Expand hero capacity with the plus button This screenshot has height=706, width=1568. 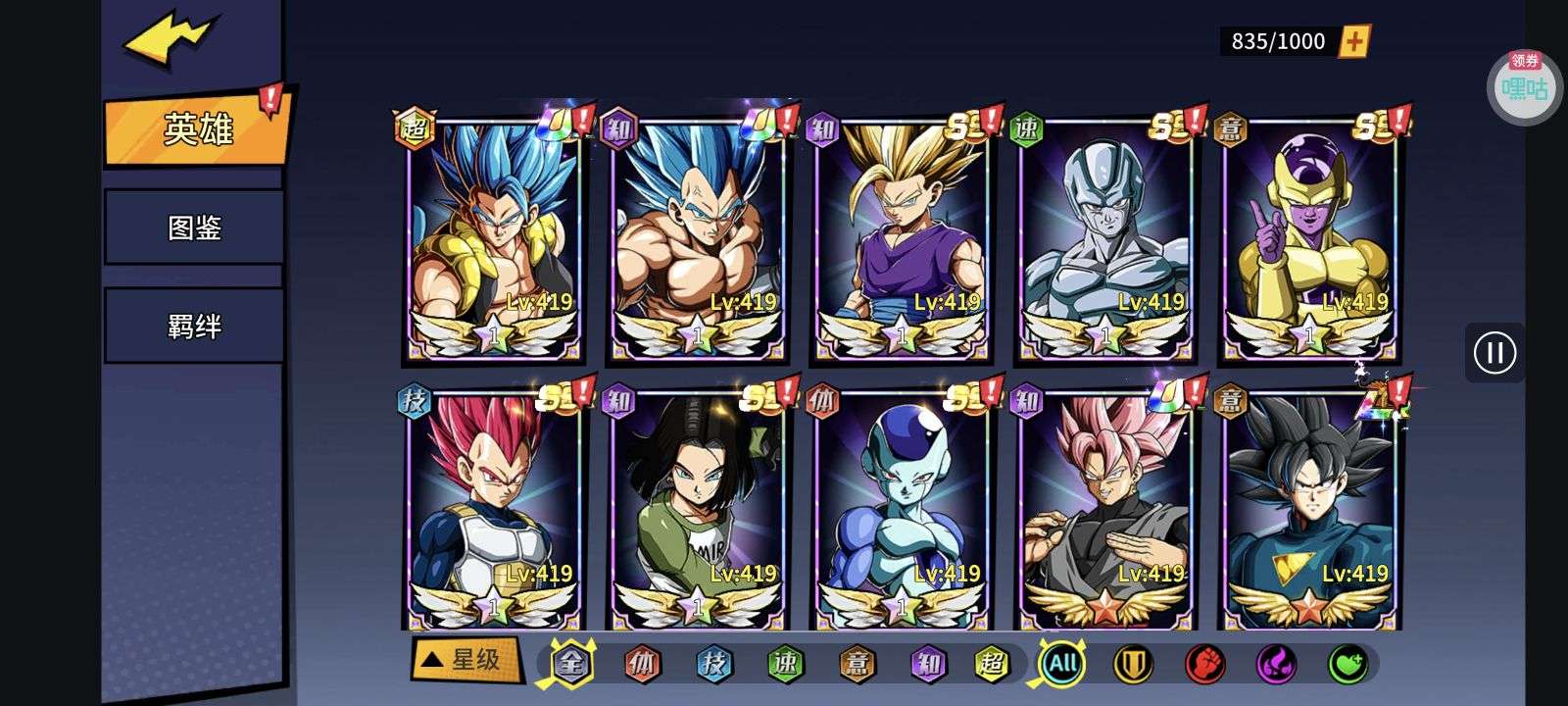coord(1354,41)
